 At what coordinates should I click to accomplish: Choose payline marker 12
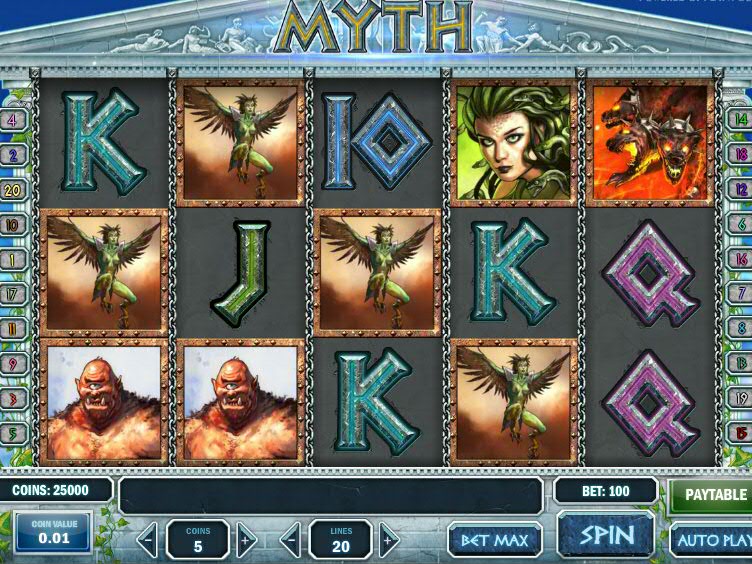point(741,188)
